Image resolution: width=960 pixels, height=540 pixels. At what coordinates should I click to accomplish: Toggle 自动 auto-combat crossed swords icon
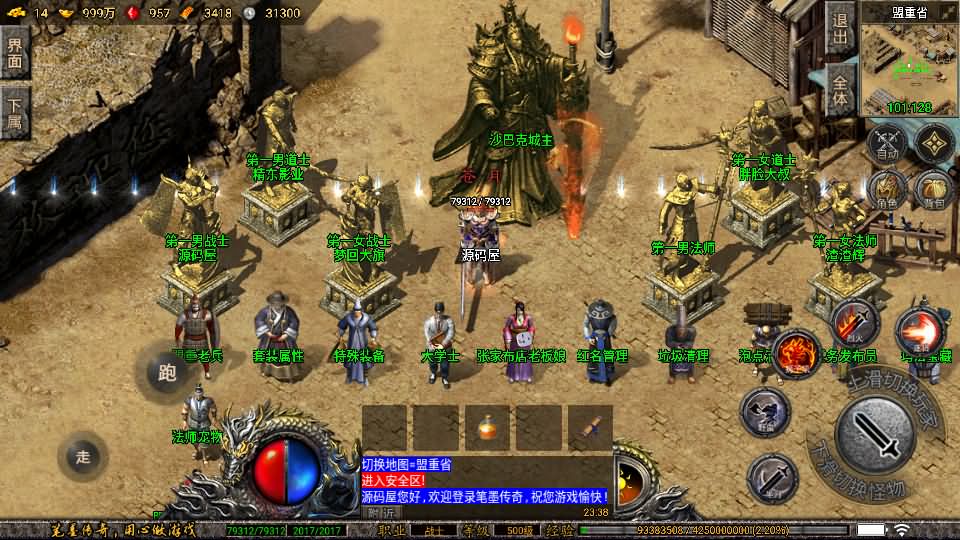click(886, 144)
